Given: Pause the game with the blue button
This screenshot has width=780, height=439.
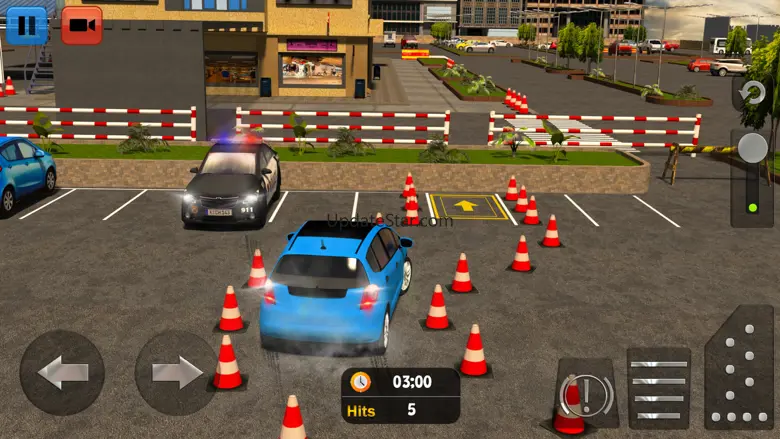Looking at the screenshot, I should pos(27,24).
